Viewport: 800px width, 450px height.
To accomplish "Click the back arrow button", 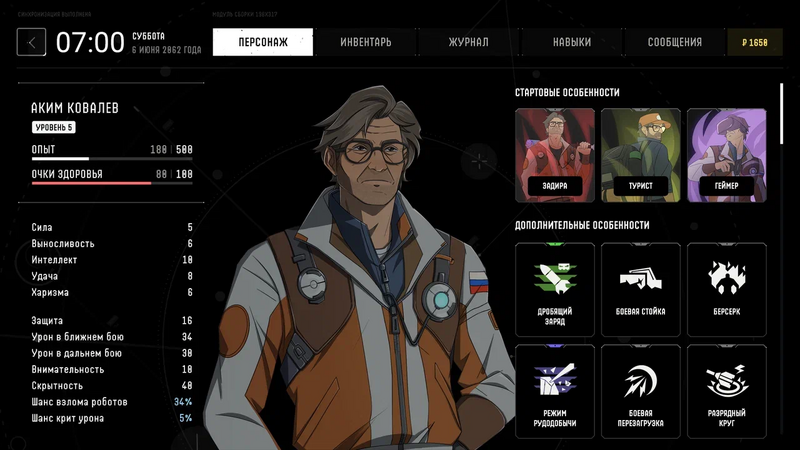I will pos(32,42).
